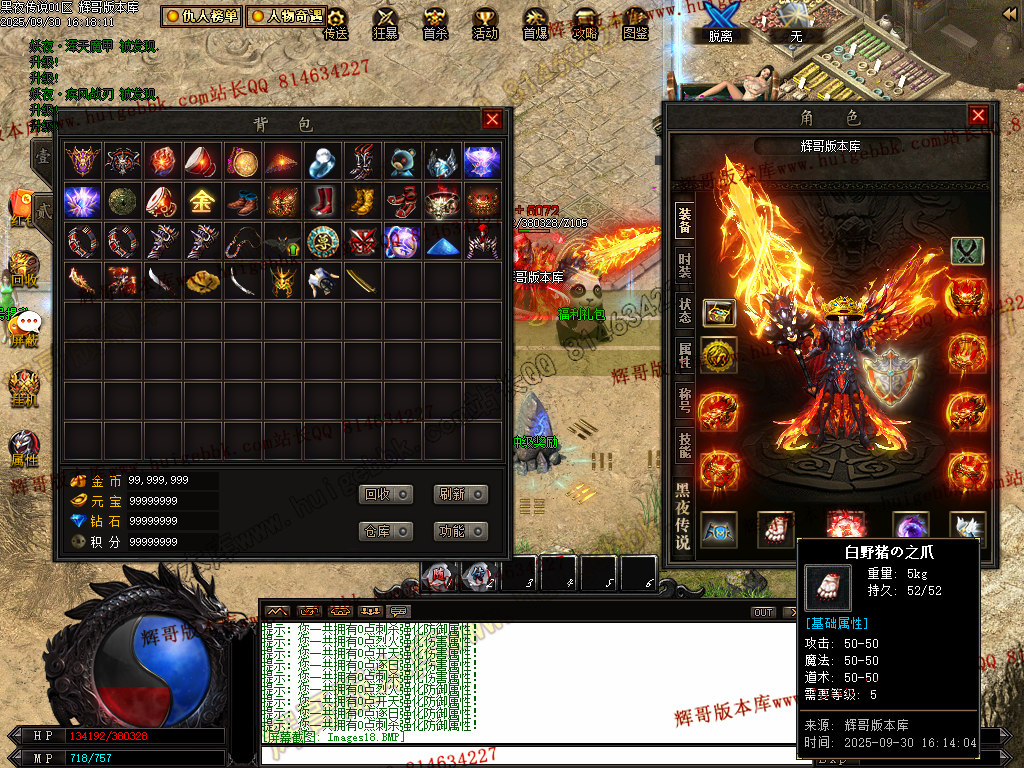Select the teddy bear item in backpack
Image resolution: width=1024 pixels, height=768 pixels.
402,161
